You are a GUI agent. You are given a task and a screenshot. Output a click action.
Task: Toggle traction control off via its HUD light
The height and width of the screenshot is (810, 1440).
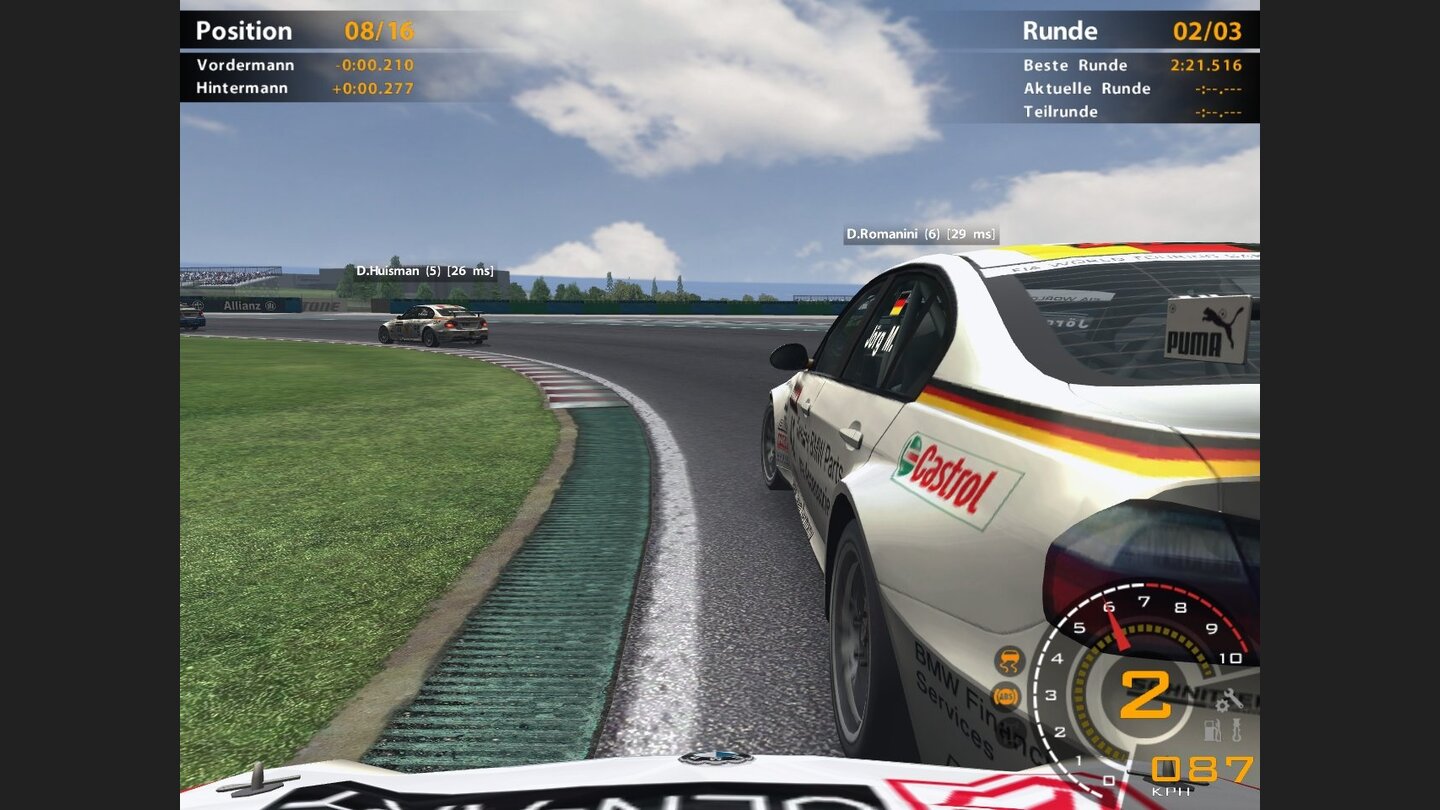click(1008, 660)
